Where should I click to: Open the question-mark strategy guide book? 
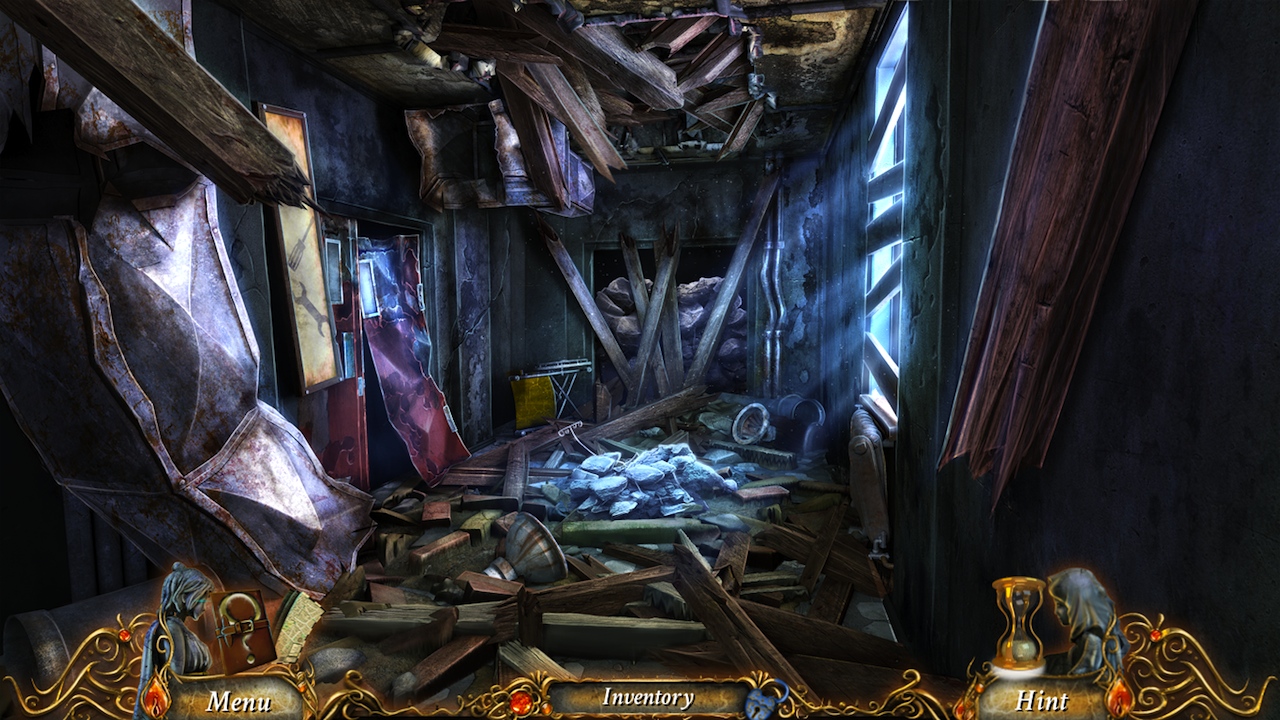point(241,628)
